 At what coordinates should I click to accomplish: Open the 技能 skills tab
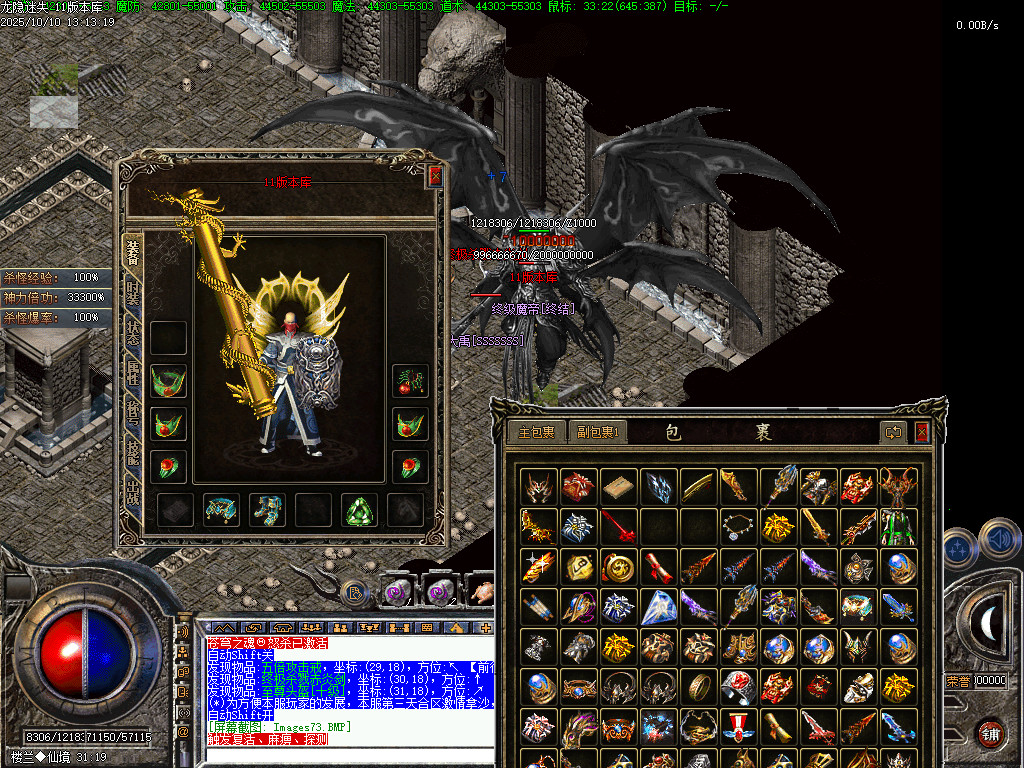[133, 450]
